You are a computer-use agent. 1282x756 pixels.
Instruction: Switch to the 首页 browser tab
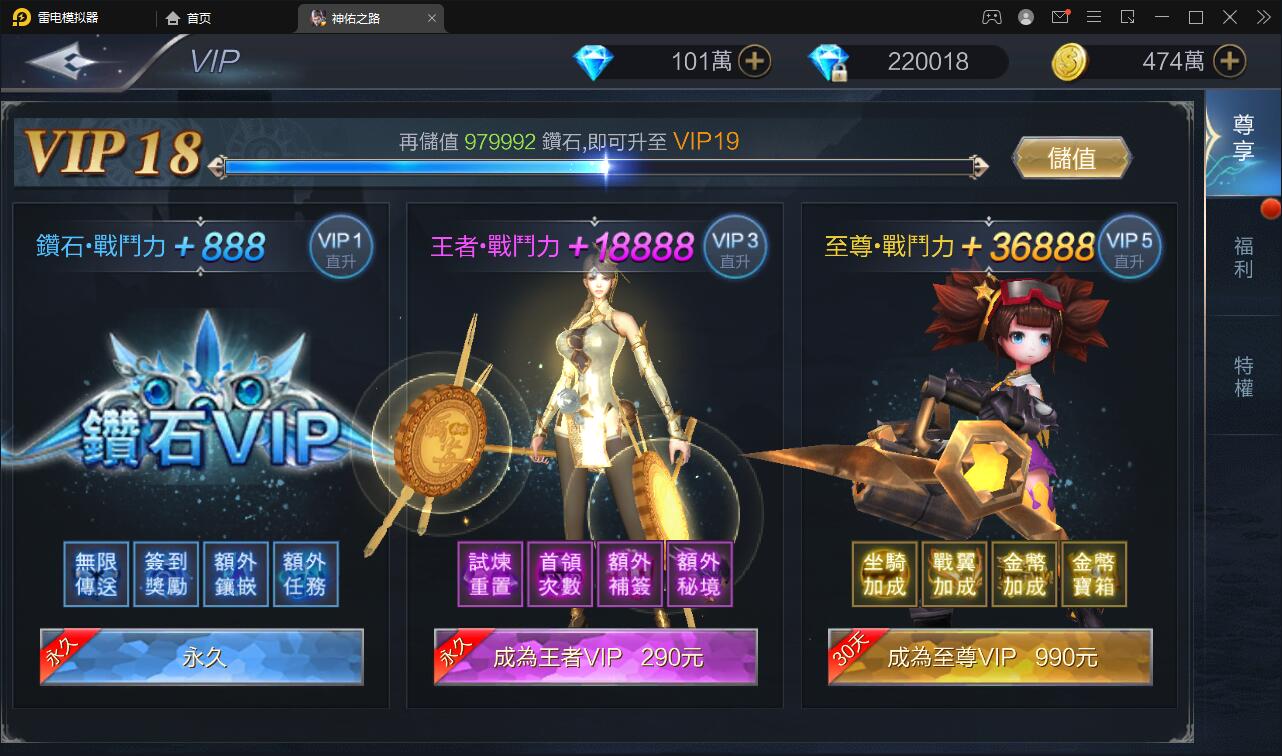(x=189, y=17)
